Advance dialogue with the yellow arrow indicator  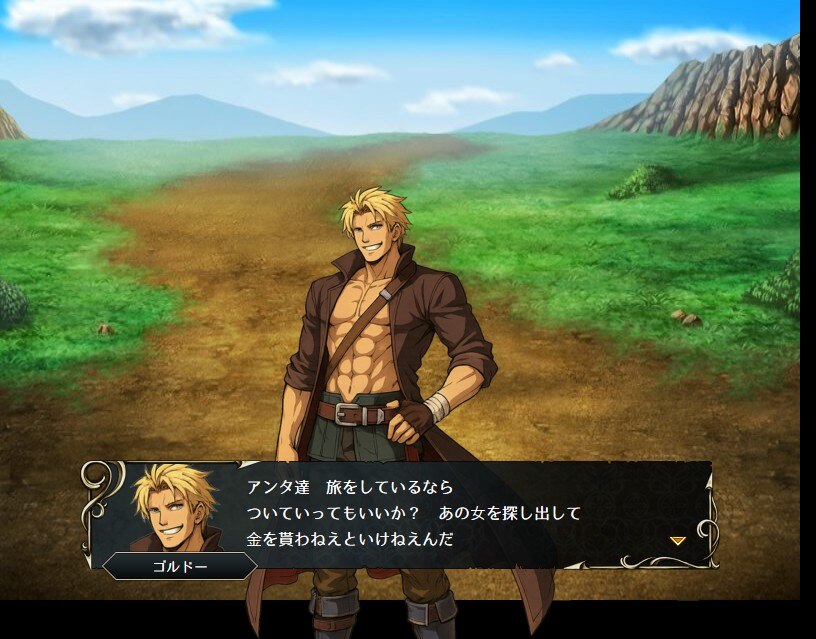pyautogui.click(x=677, y=540)
